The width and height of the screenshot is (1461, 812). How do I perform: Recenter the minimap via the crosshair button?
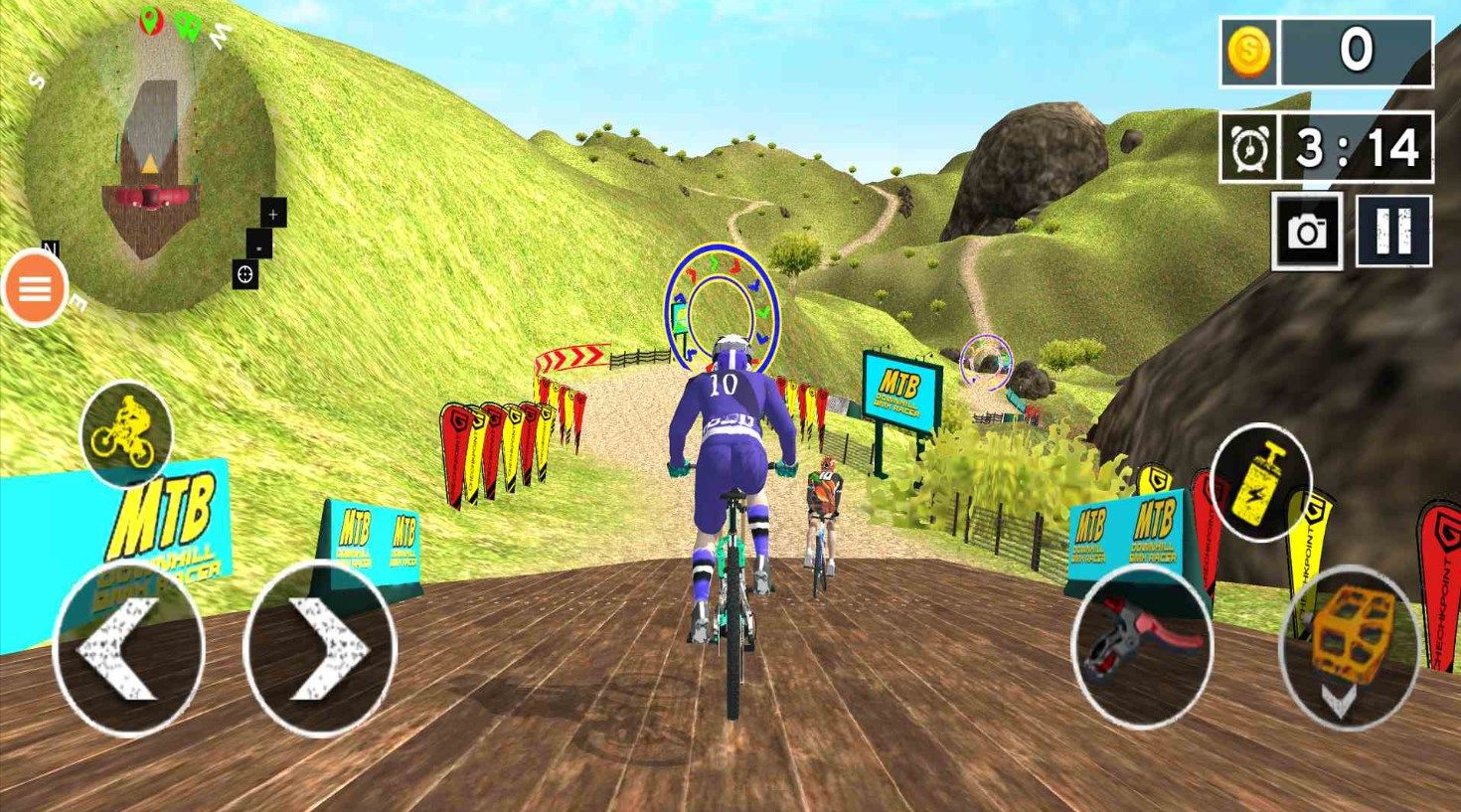[x=245, y=273]
